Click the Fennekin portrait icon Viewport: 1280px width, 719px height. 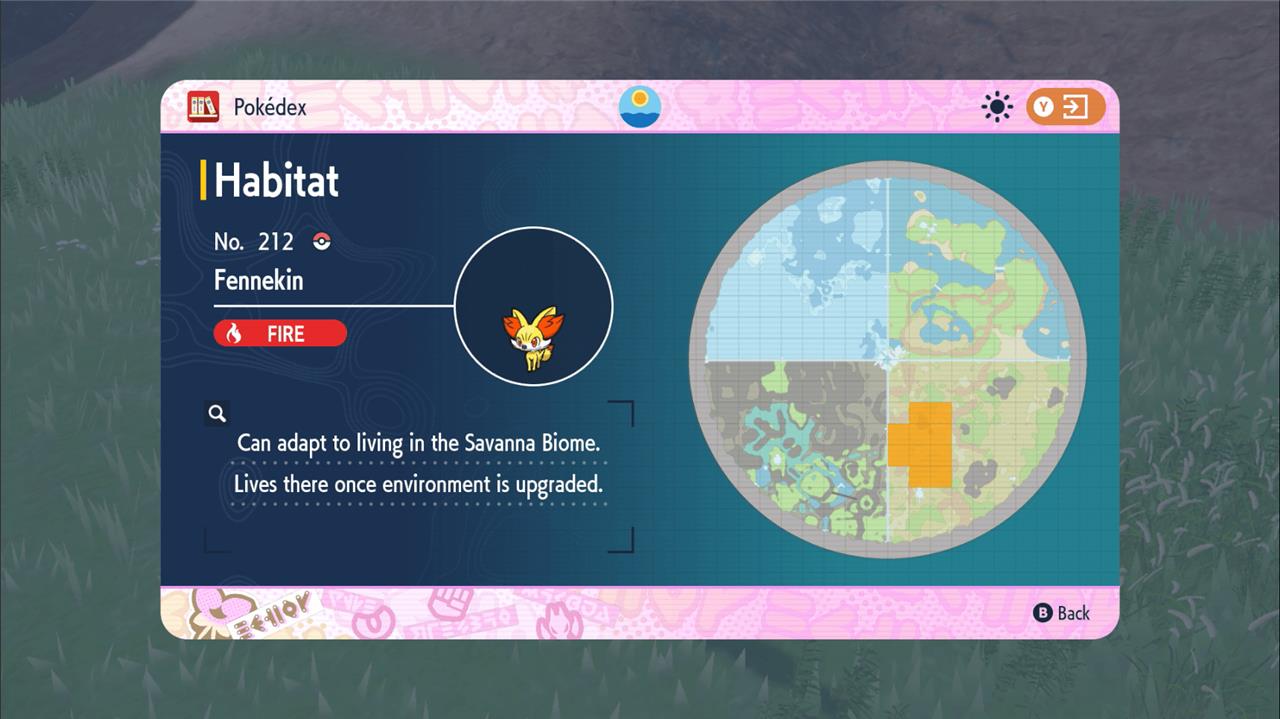tap(533, 339)
